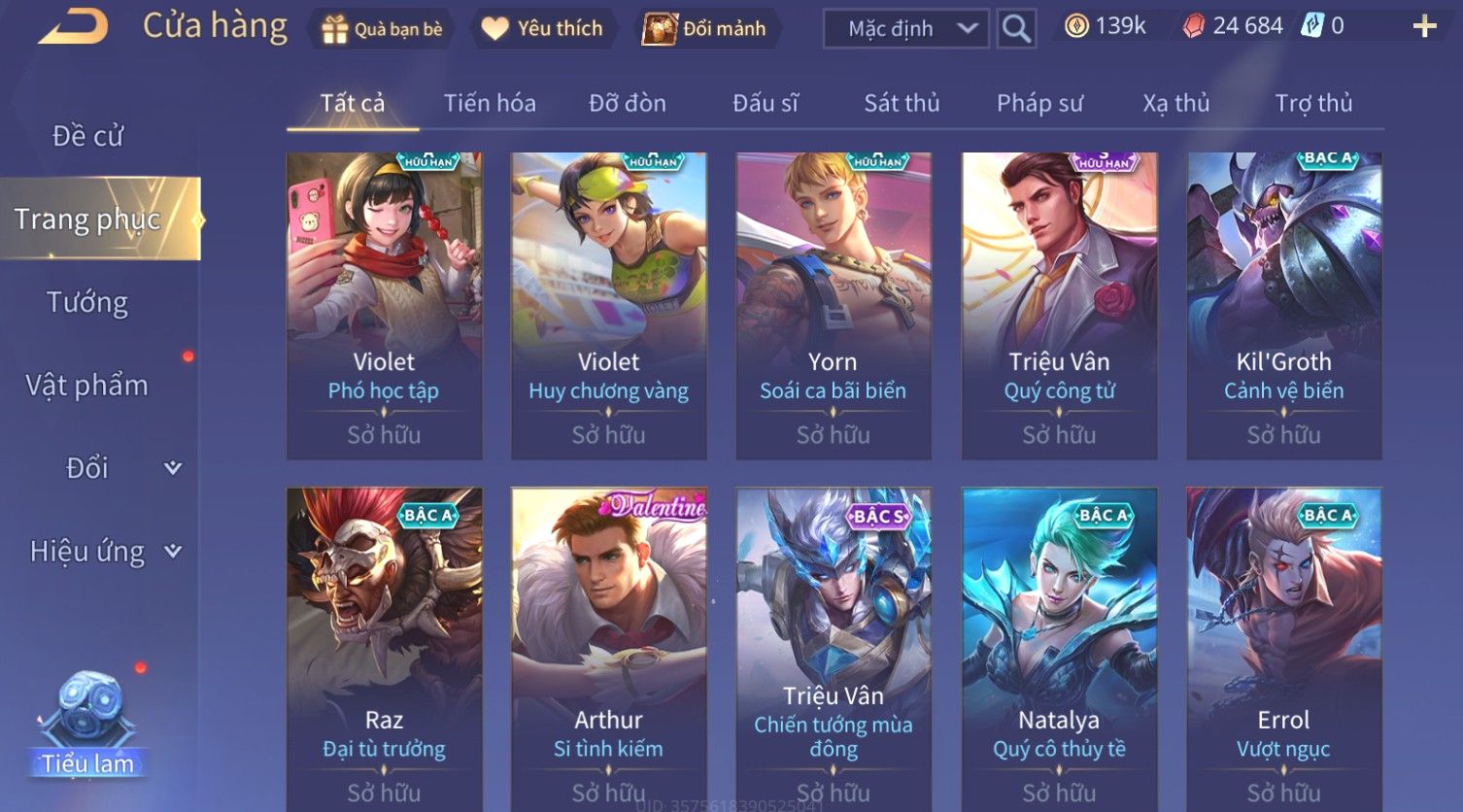Expand the Mặc định sort dropdown
The image size is (1463, 812).
pos(905,29)
